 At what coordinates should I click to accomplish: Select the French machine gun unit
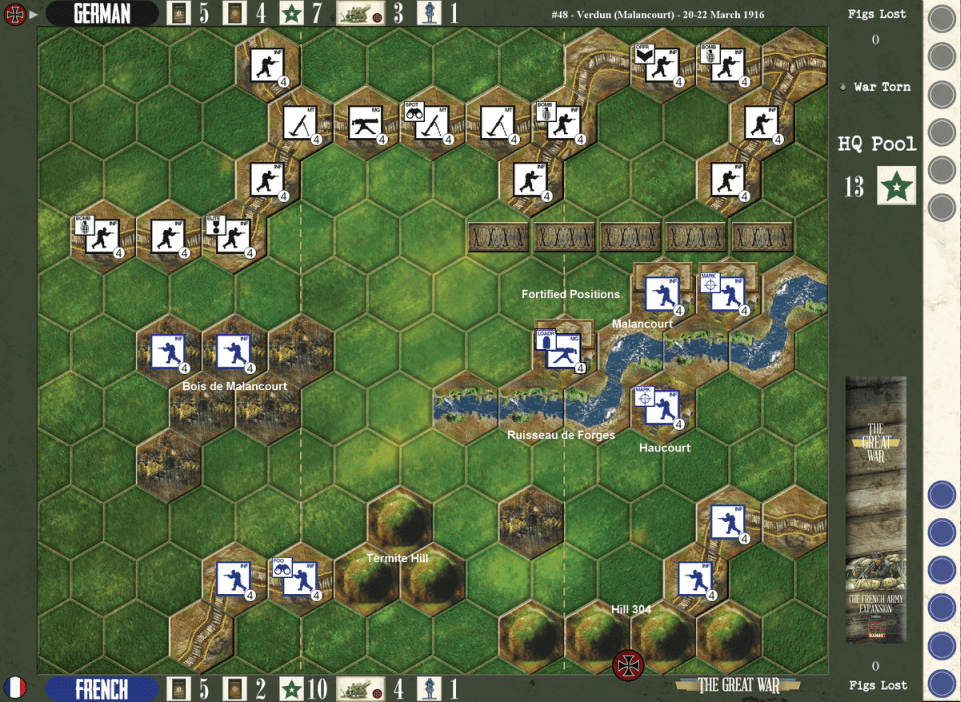tap(565, 350)
